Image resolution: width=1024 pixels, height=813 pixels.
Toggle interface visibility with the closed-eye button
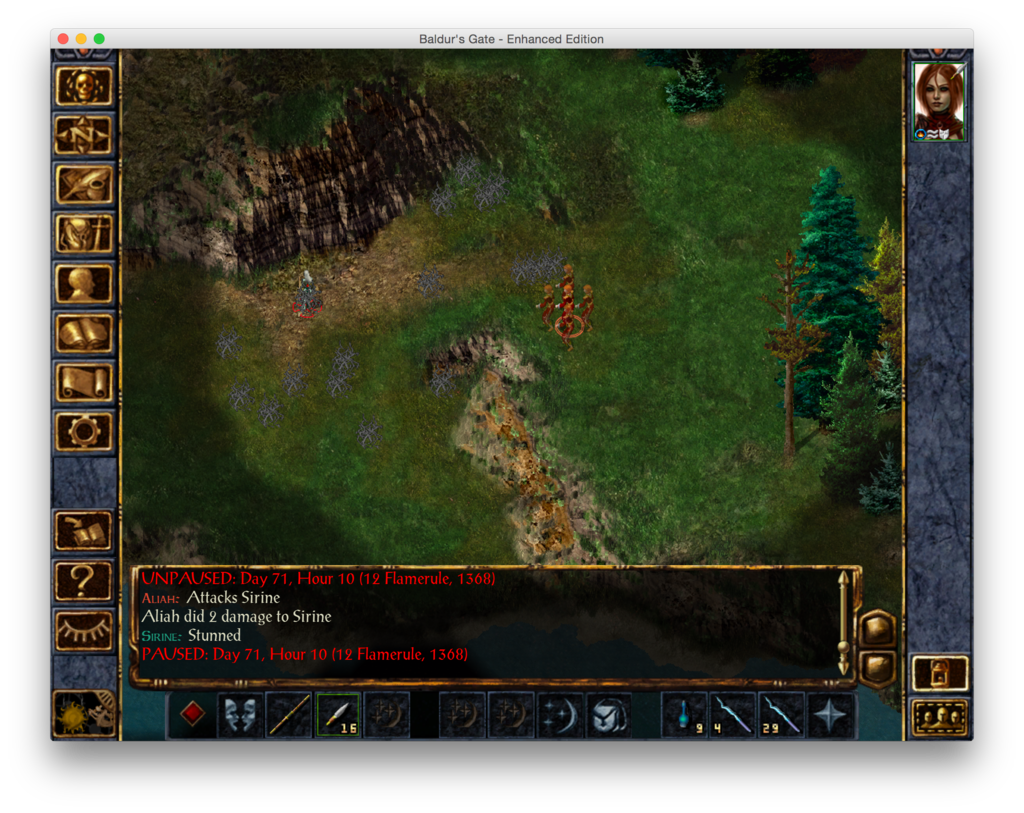pyautogui.click(x=84, y=630)
